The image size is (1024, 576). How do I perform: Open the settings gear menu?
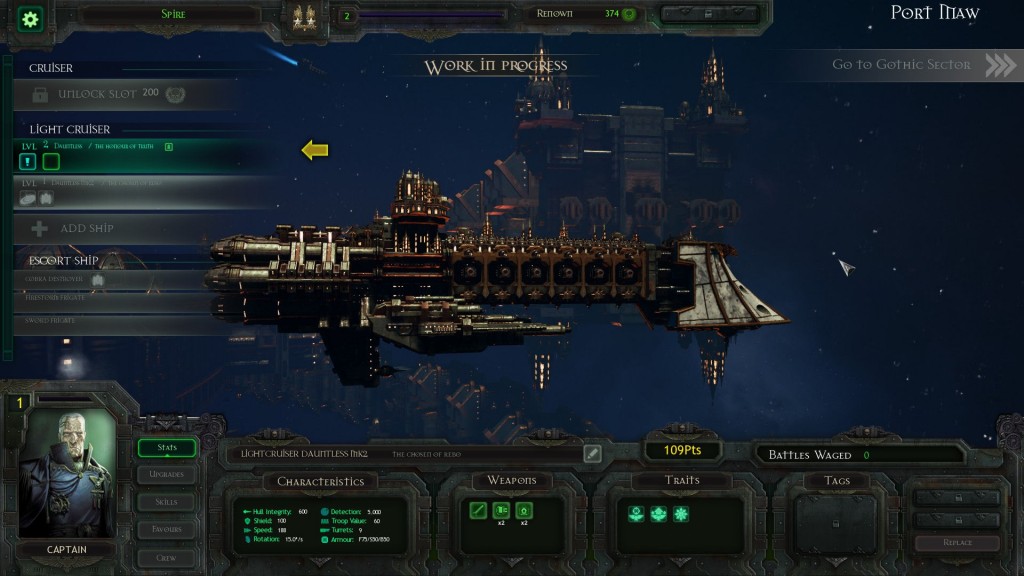point(31,18)
